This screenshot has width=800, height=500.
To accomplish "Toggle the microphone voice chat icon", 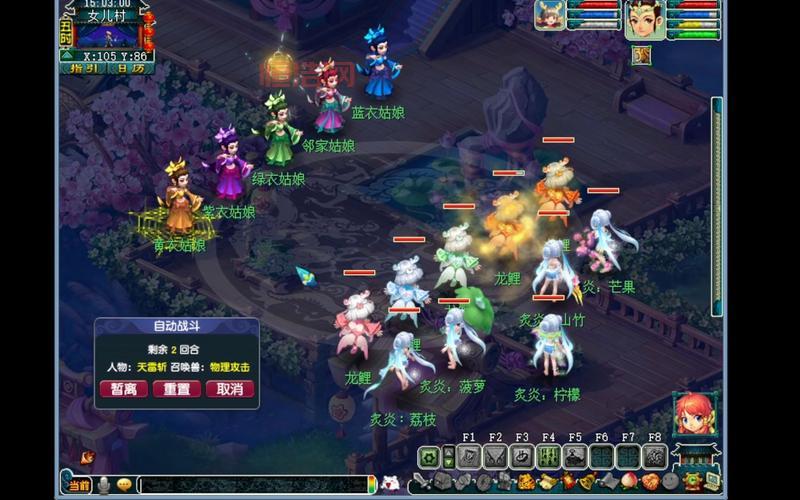I will pyautogui.click(x=102, y=485).
